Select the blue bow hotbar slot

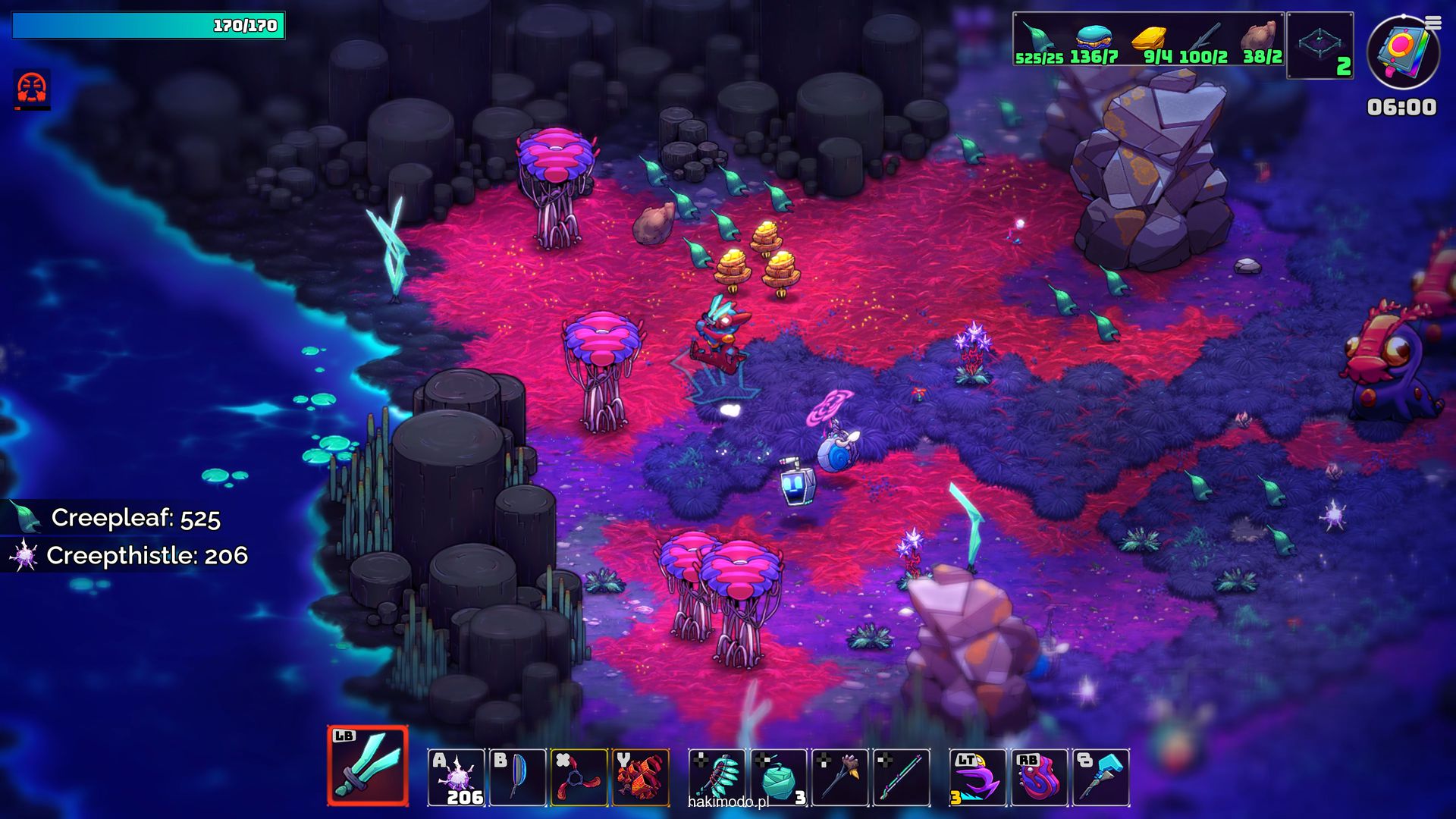pyautogui.click(x=517, y=777)
